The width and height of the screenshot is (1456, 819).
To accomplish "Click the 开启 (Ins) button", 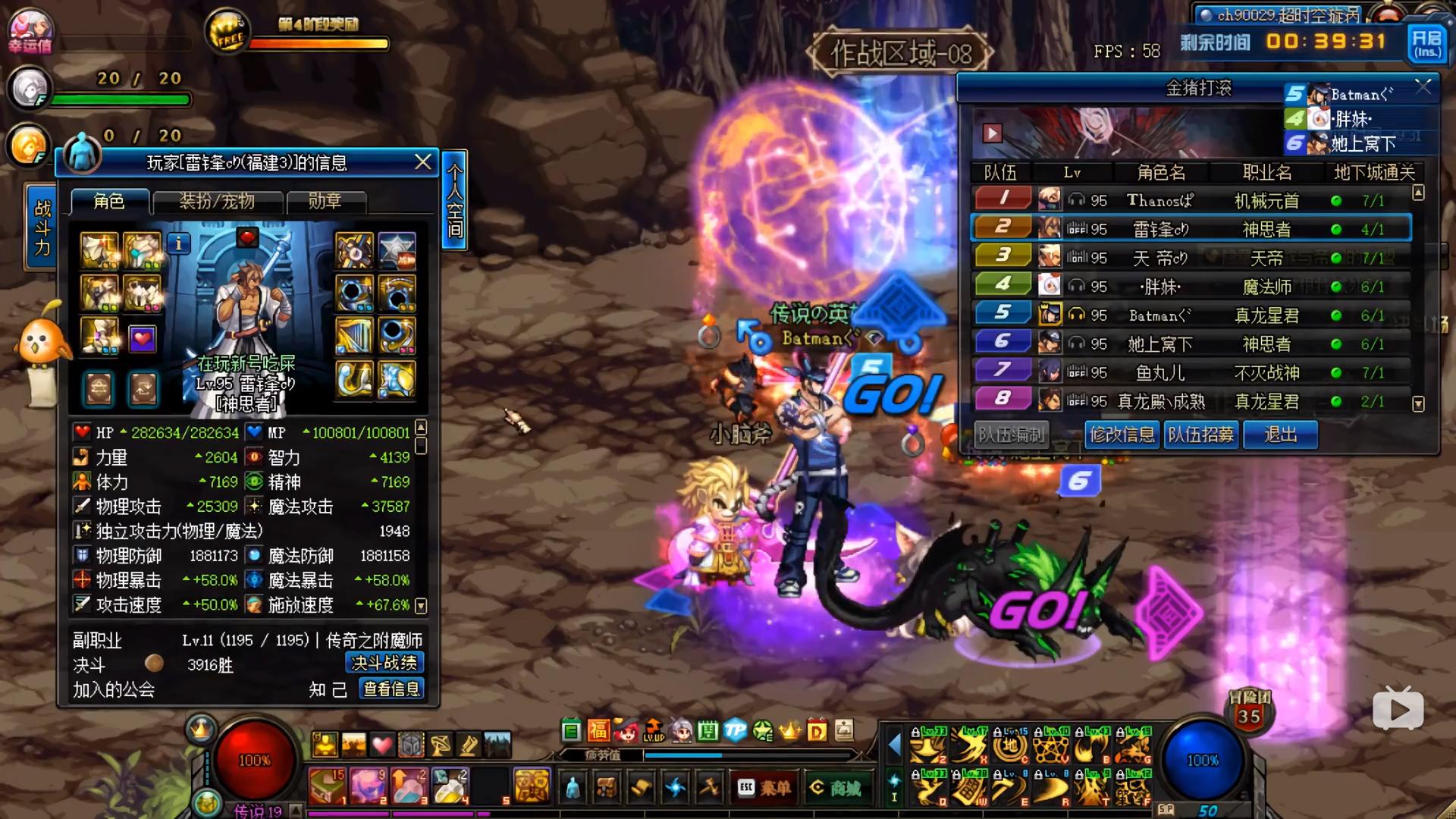I will click(1426, 43).
